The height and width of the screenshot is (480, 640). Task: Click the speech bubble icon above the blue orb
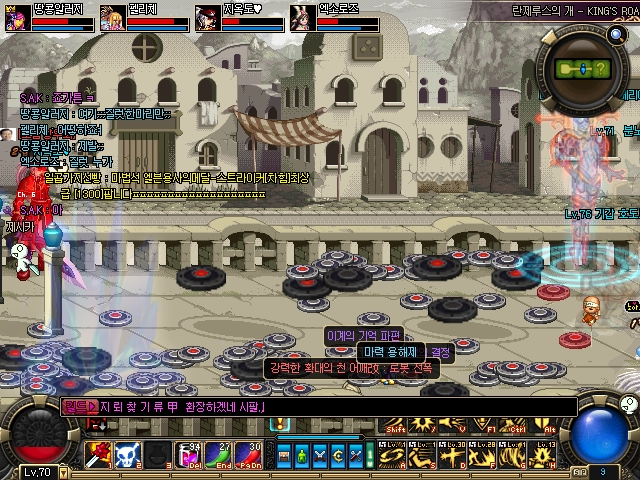627,404
